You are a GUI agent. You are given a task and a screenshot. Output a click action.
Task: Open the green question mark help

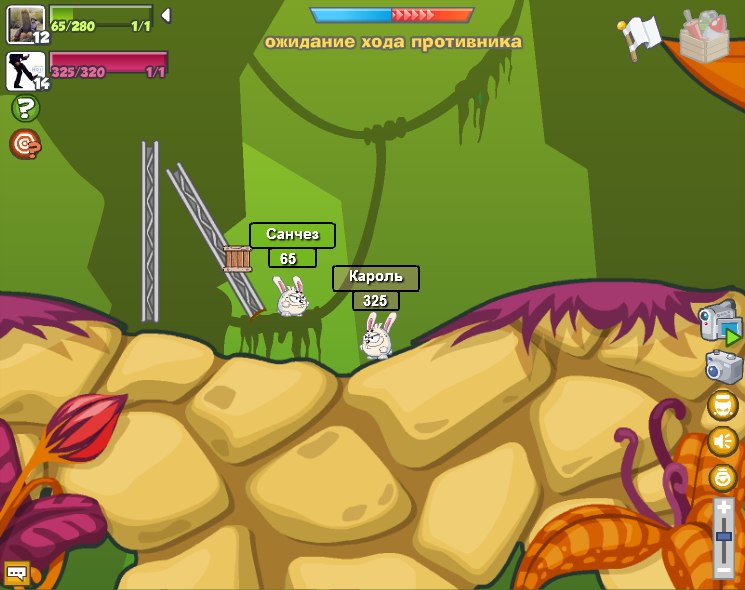tap(25, 108)
